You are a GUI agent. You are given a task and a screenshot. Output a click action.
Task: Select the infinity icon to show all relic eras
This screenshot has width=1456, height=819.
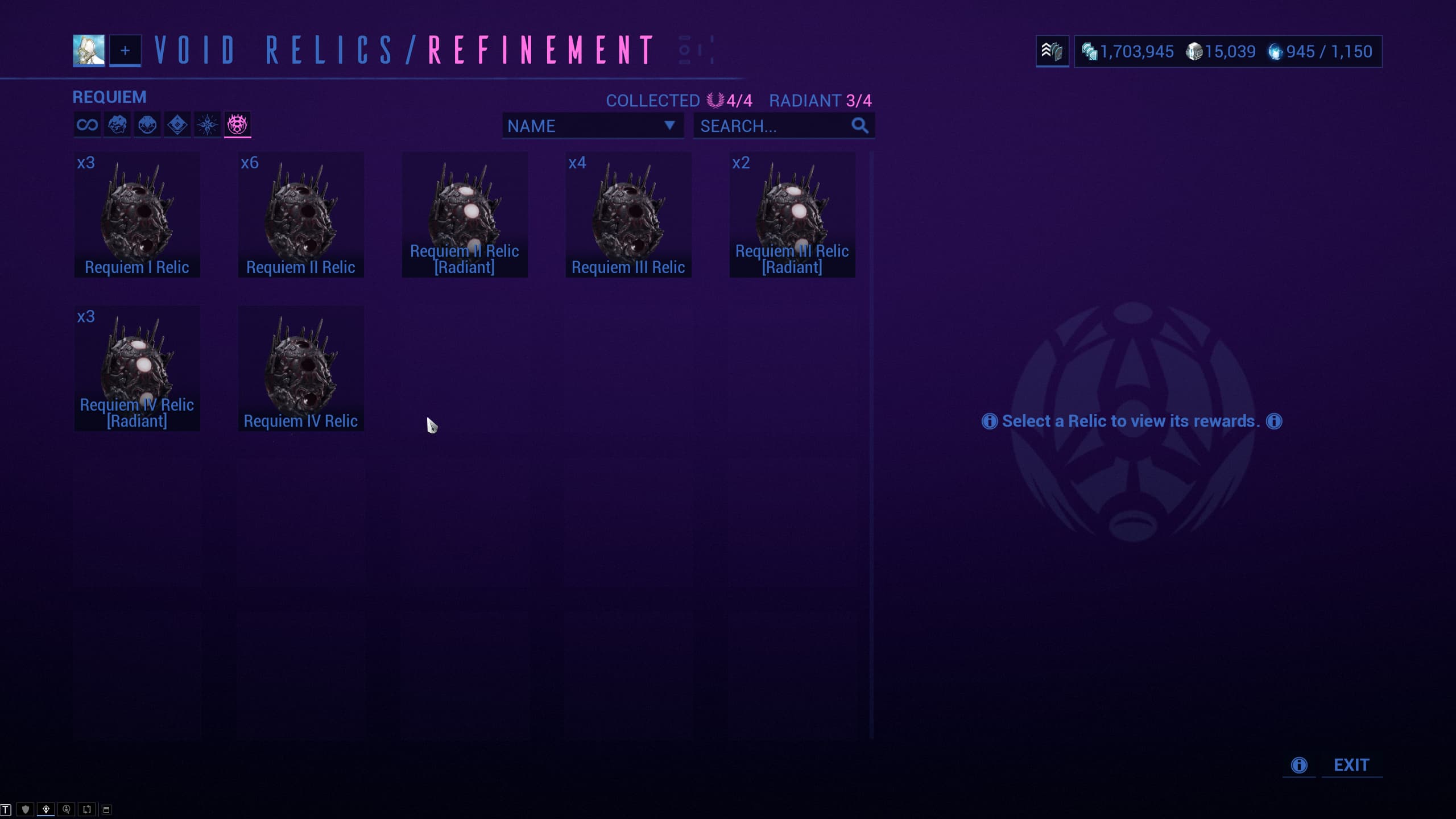coord(86,125)
